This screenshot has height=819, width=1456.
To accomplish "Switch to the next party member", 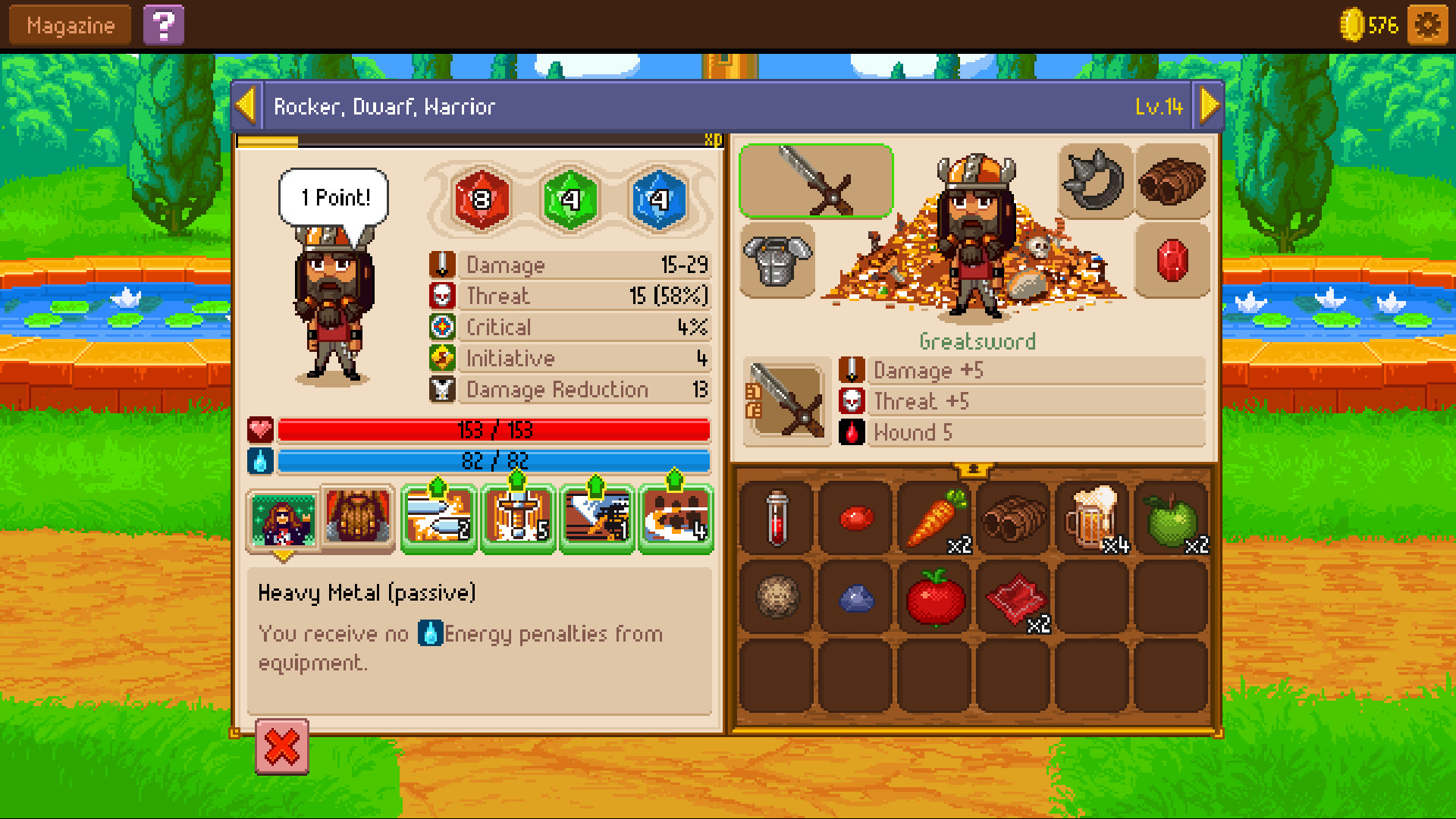I will tap(1210, 105).
